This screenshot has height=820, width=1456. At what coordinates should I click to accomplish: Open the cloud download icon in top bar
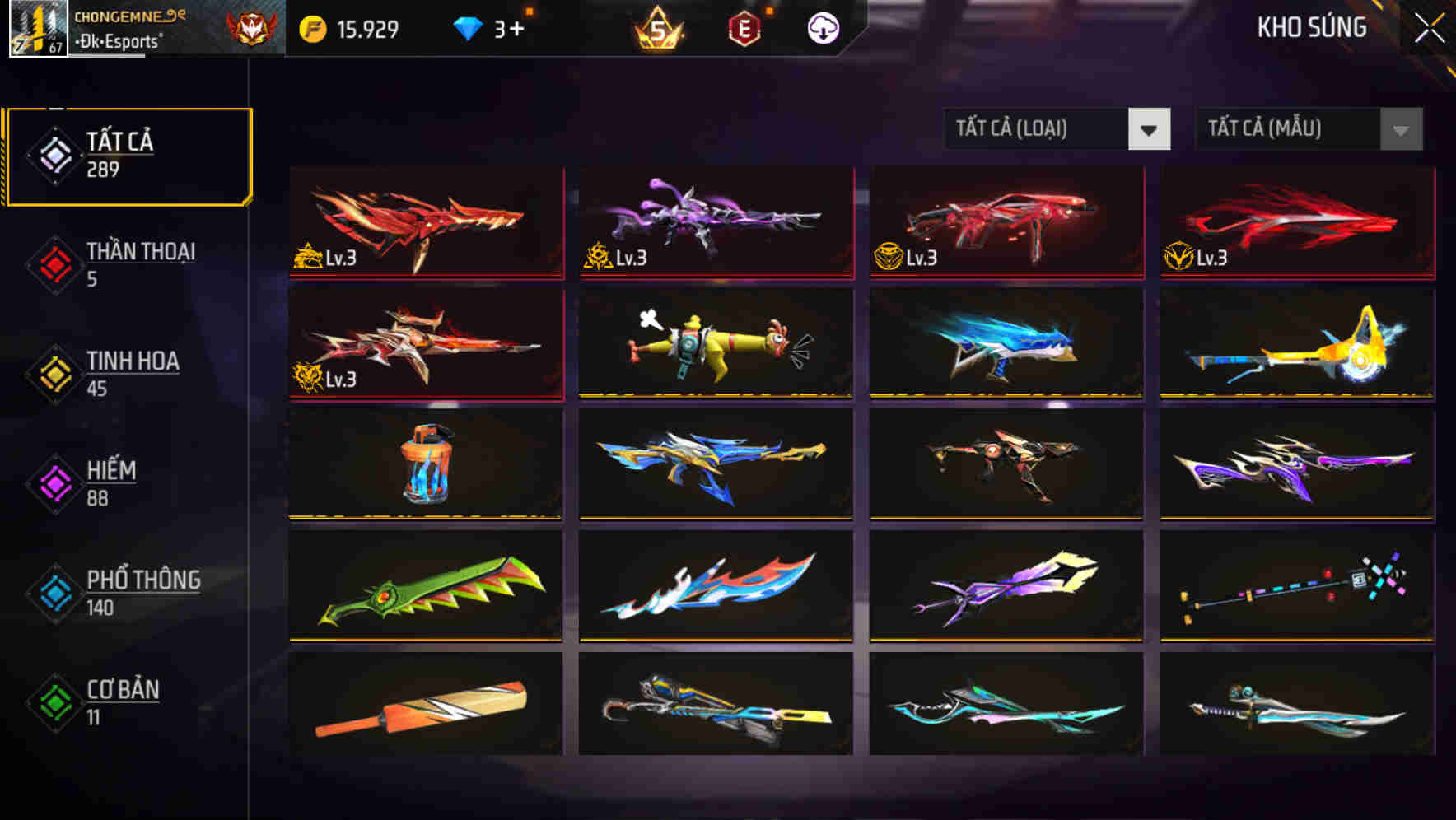823,26
